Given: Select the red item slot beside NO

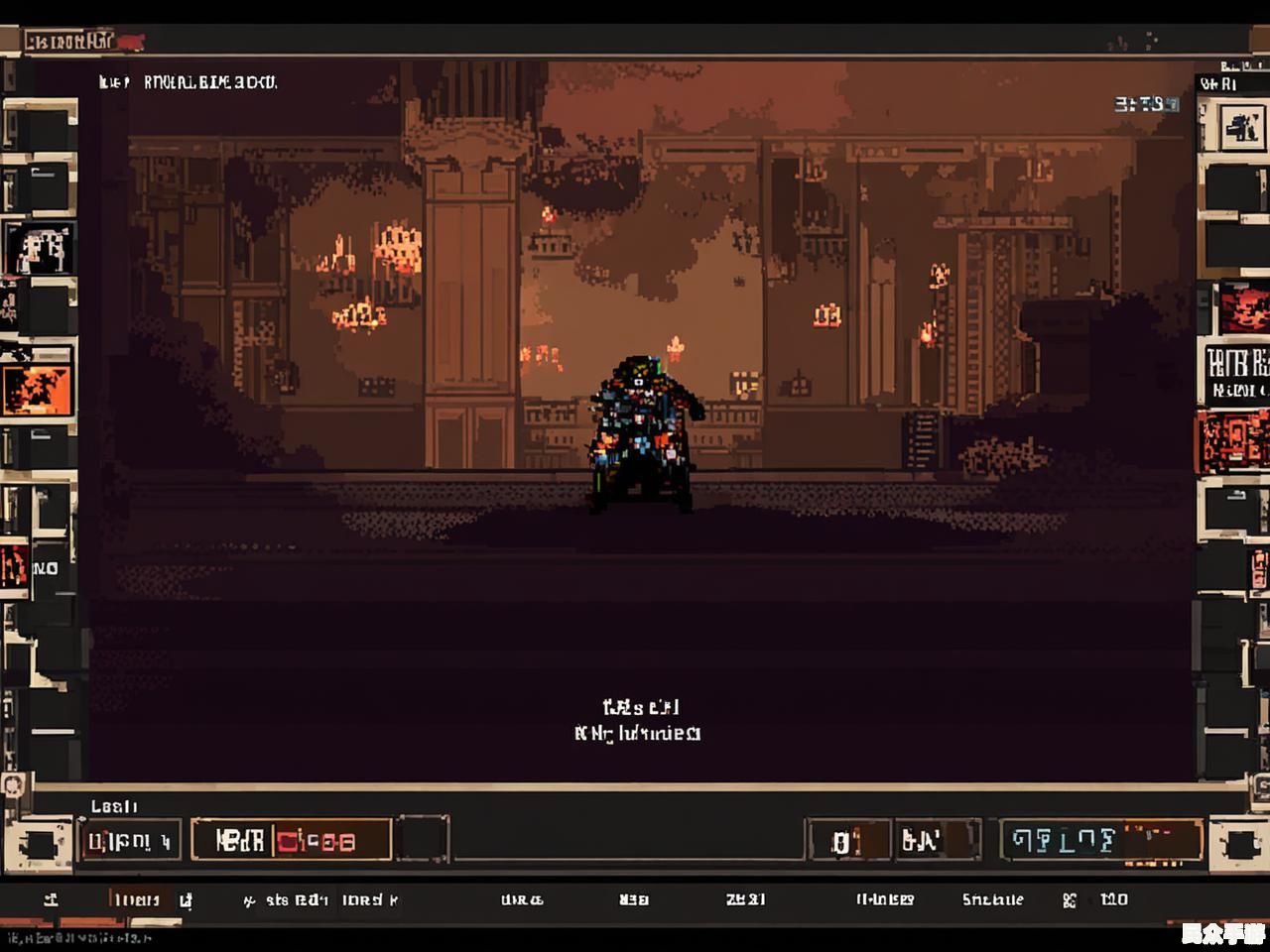Looking at the screenshot, I should pyautogui.click(x=14, y=567).
